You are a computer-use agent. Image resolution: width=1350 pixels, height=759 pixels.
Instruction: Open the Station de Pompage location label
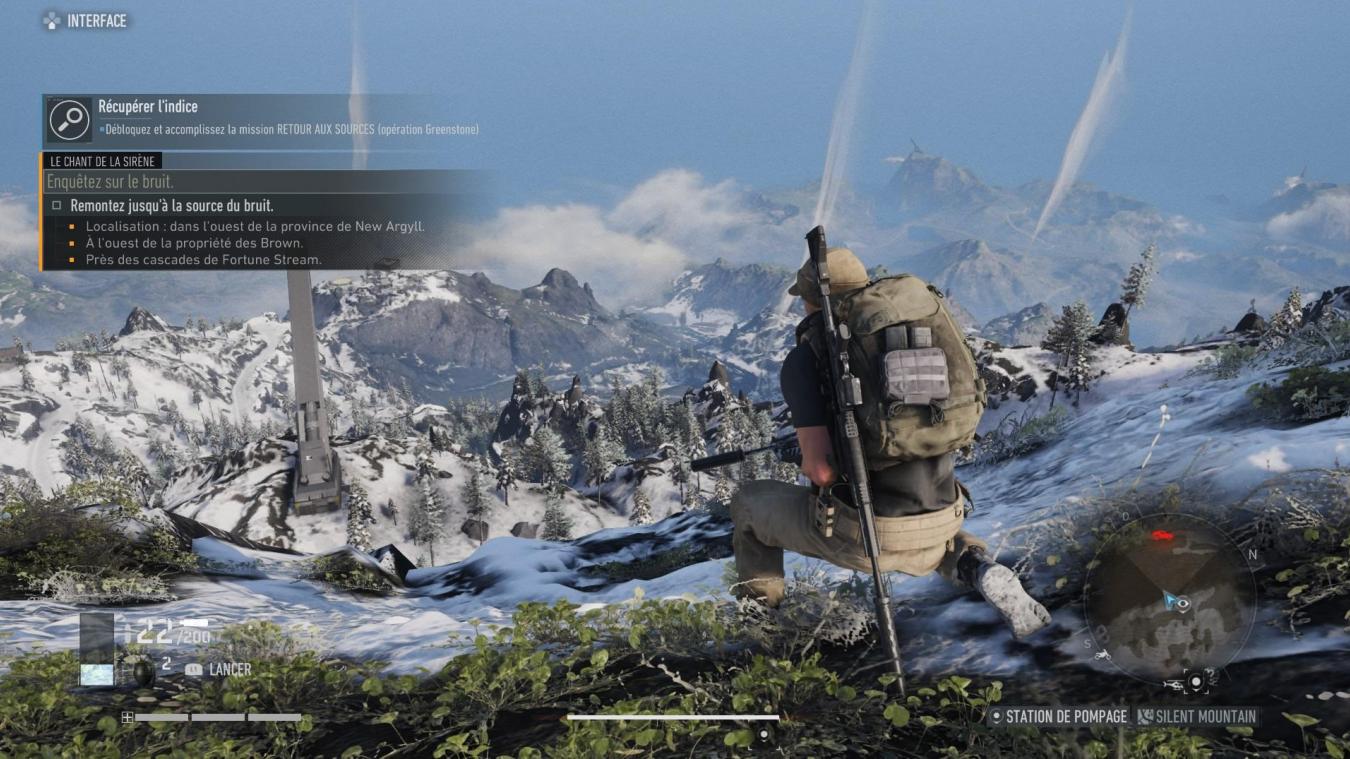coord(1057,716)
